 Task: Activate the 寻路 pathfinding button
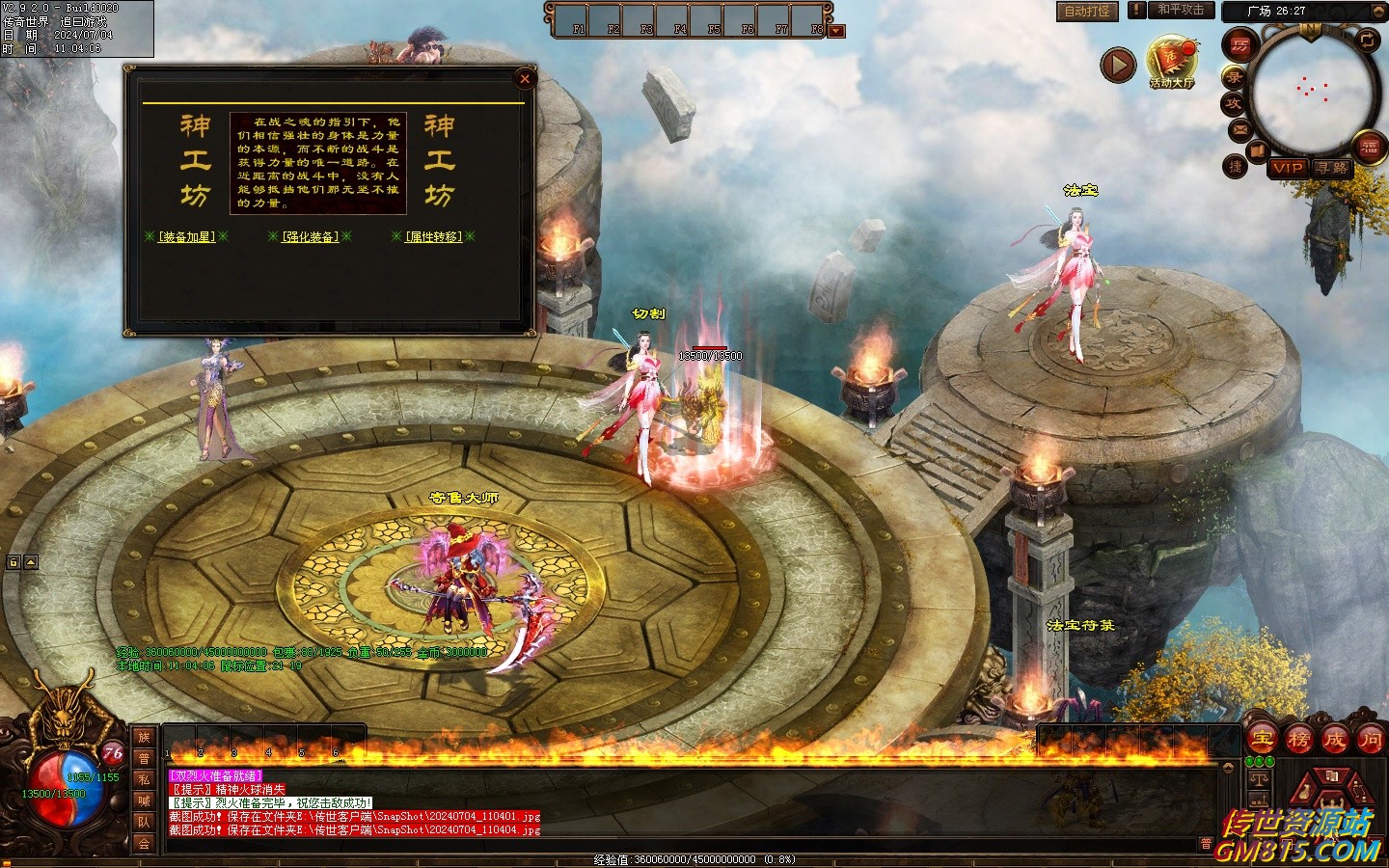coord(1332,168)
